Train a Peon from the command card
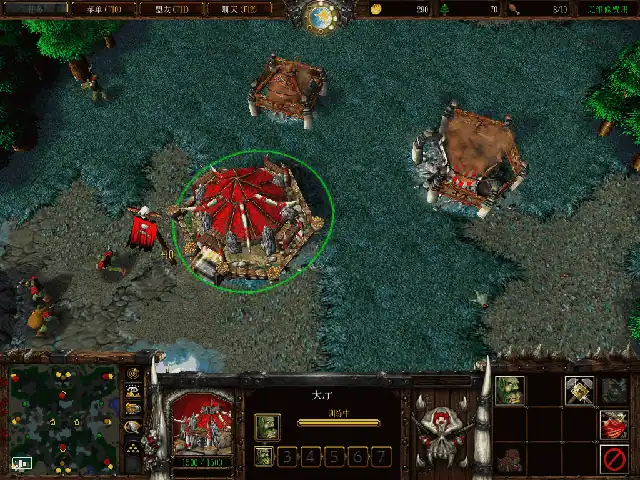This screenshot has height=480, width=640. tap(509, 390)
